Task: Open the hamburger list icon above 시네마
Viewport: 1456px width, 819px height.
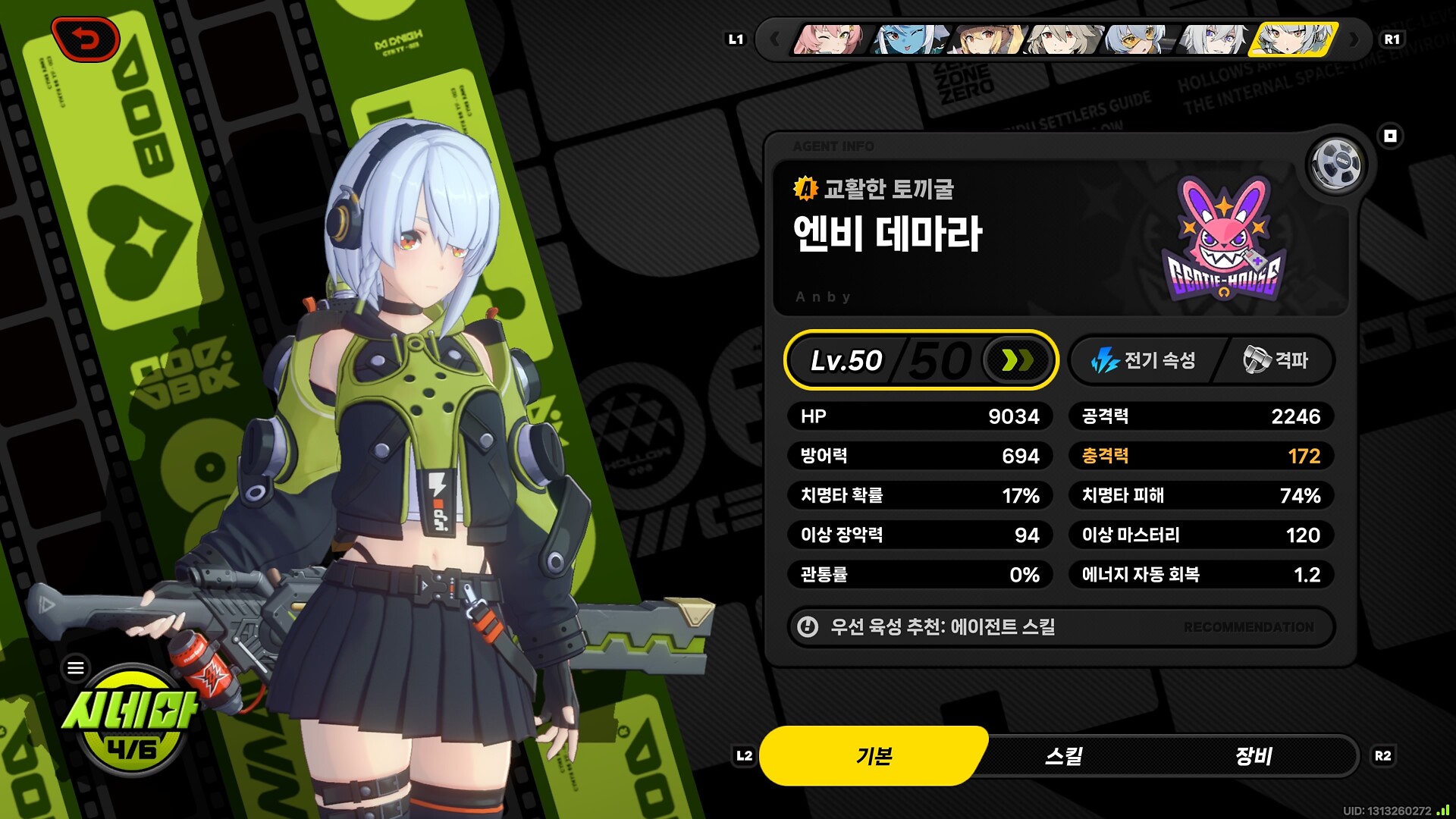Action: [x=76, y=668]
